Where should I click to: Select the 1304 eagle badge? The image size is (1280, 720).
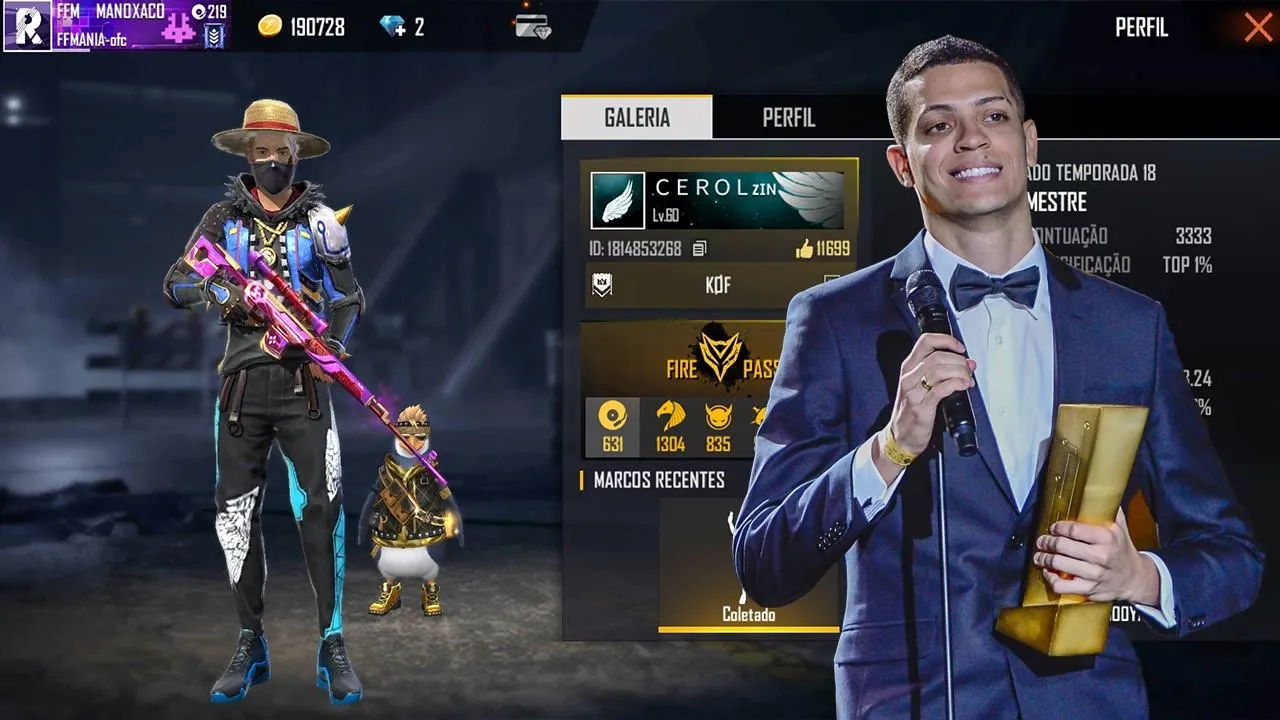[x=670, y=426]
